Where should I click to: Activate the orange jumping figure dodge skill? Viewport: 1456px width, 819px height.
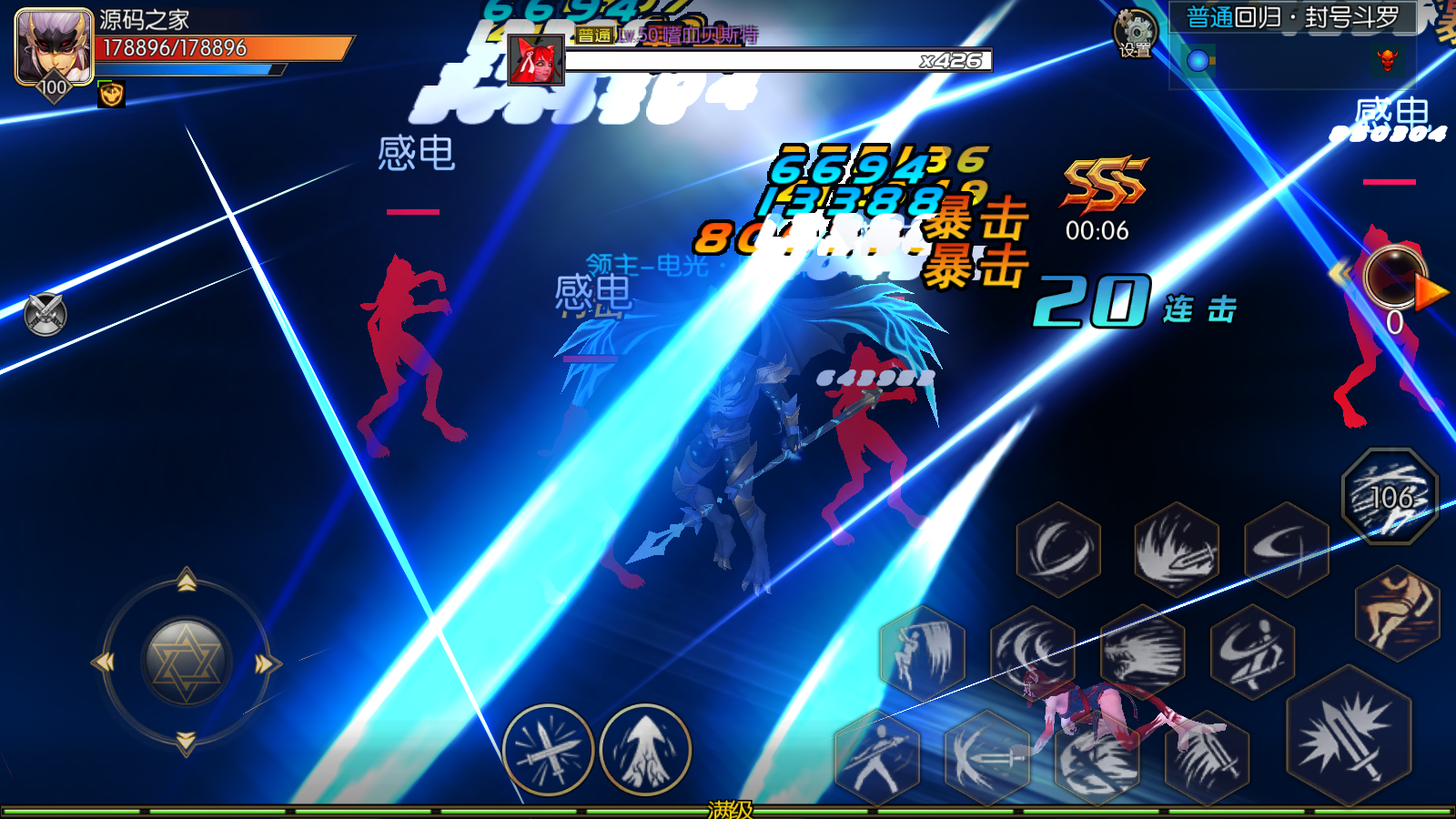click(1396, 612)
